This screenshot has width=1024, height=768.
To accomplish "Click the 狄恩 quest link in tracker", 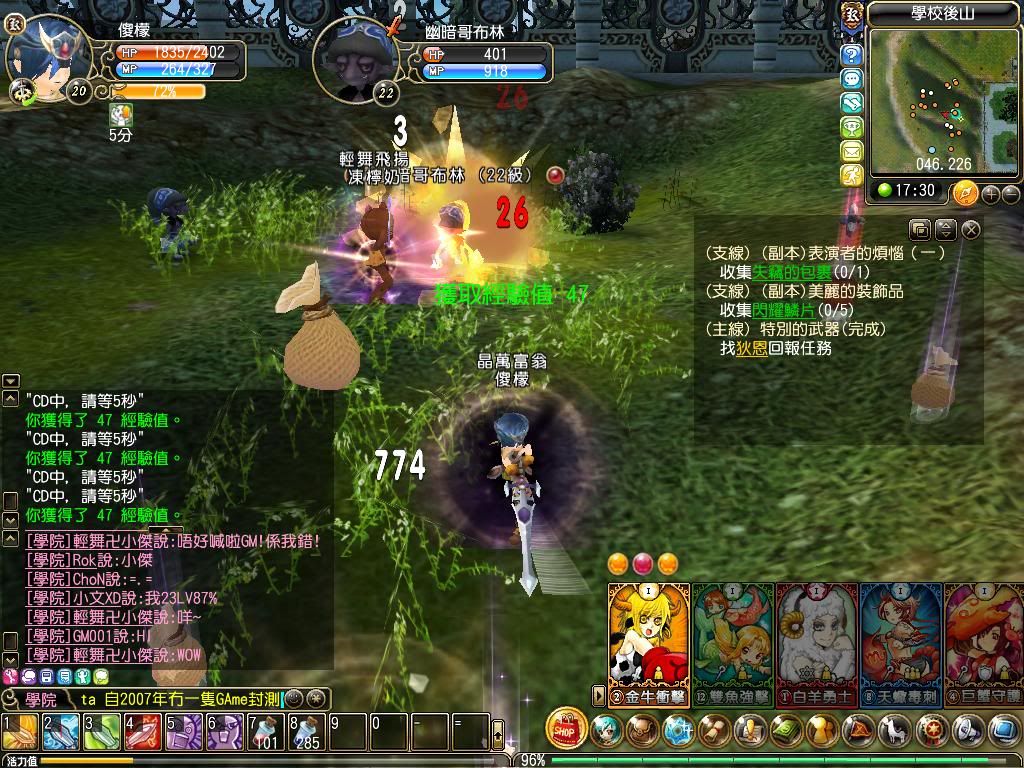I will 752,348.
